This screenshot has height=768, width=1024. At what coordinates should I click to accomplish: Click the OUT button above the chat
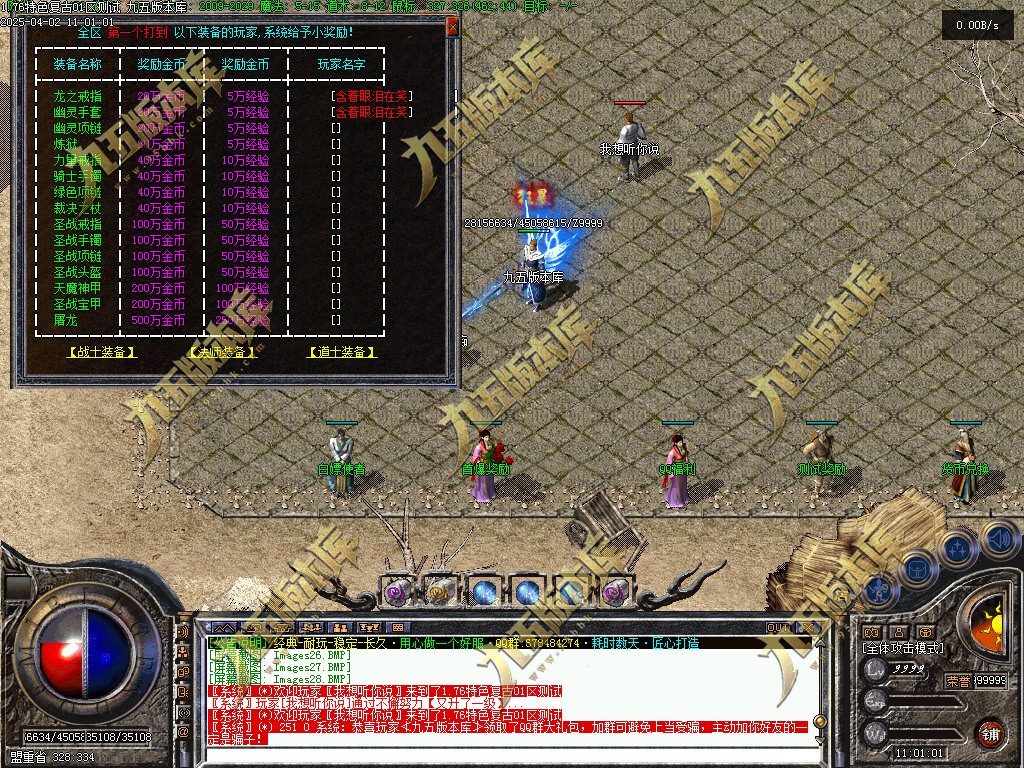(x=778, y=627)
